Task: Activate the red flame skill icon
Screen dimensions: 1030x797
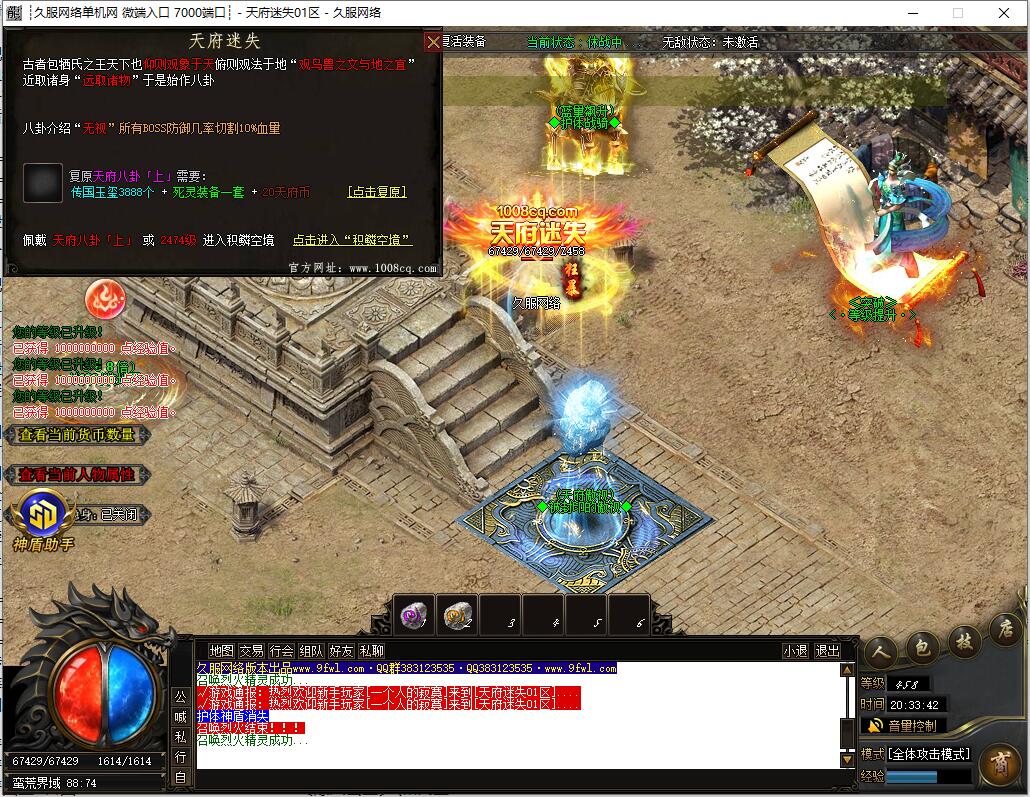Action: (x=104, y=298)
